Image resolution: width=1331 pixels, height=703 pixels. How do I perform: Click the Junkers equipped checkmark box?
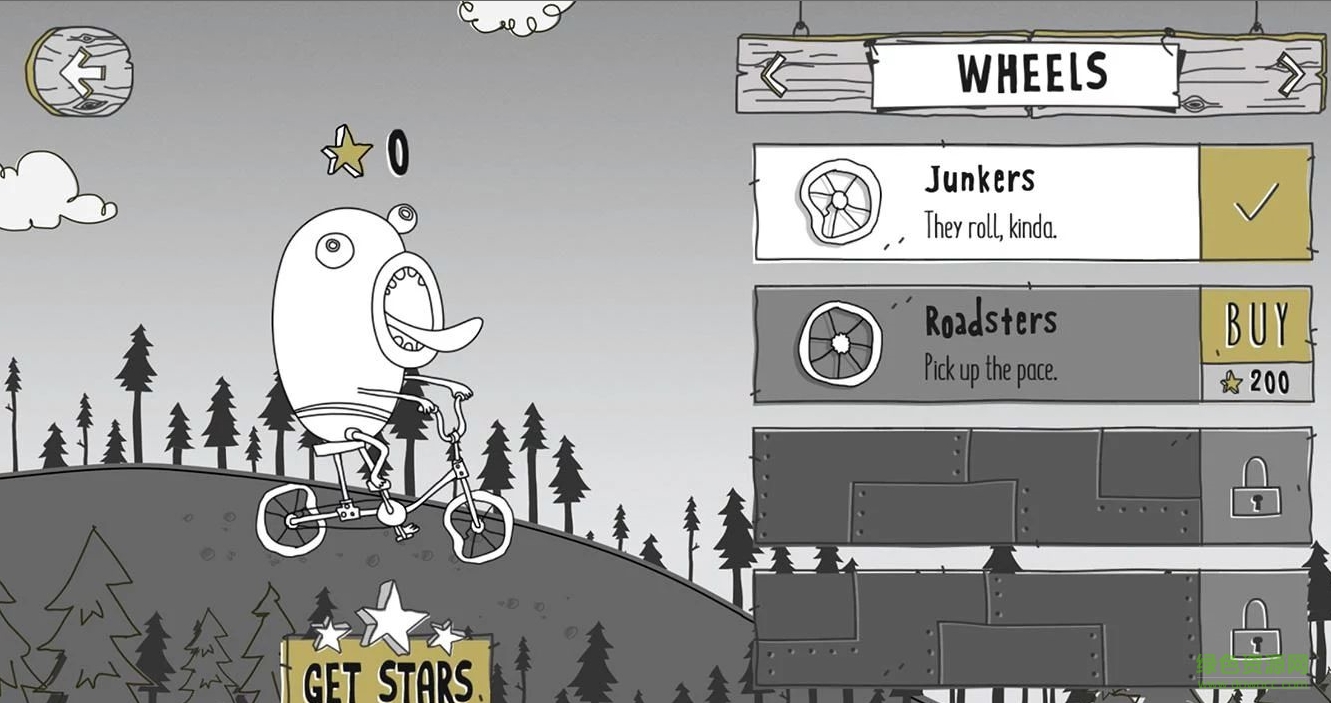[x=1256, y=203]
